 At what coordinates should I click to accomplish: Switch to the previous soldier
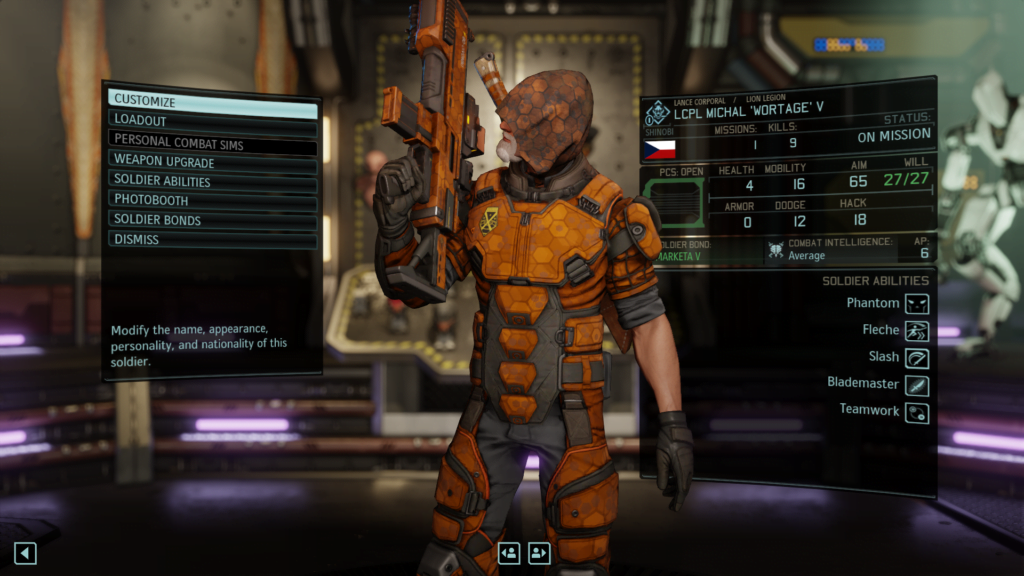click(x=509, y=552)
